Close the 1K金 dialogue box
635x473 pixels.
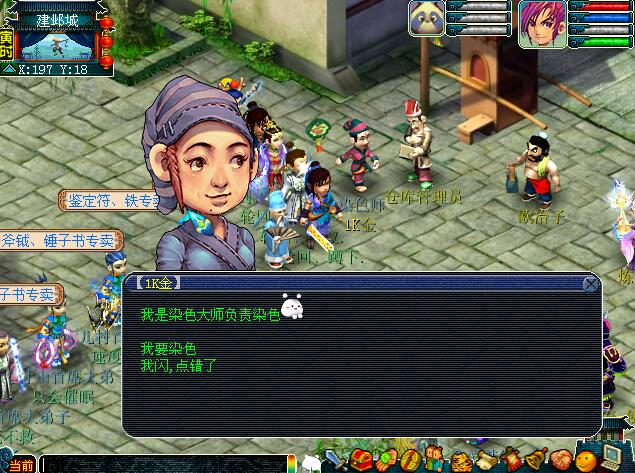[x=591, y=285]
